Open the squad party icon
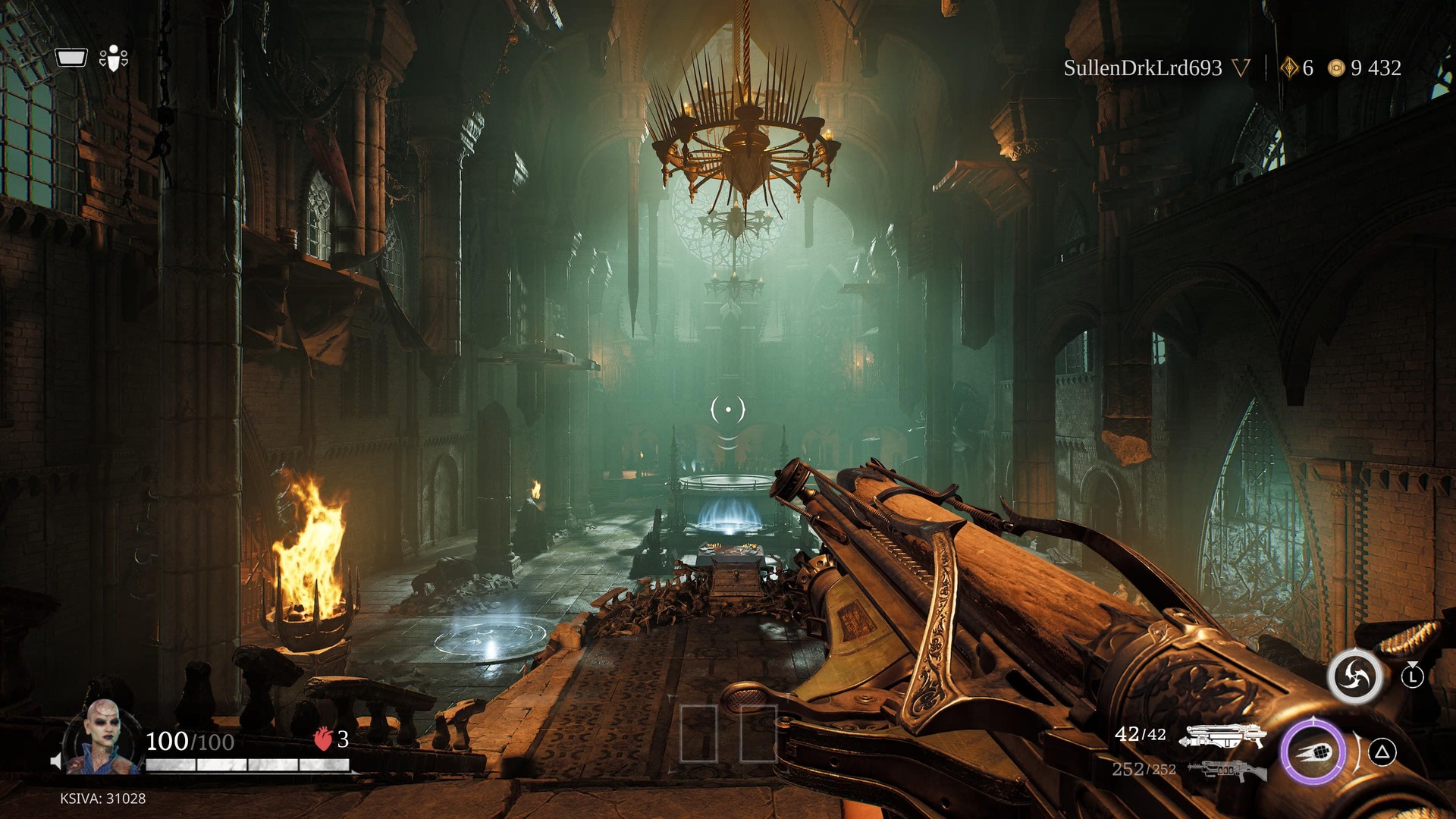1456x819 pixels. (114, 58)
